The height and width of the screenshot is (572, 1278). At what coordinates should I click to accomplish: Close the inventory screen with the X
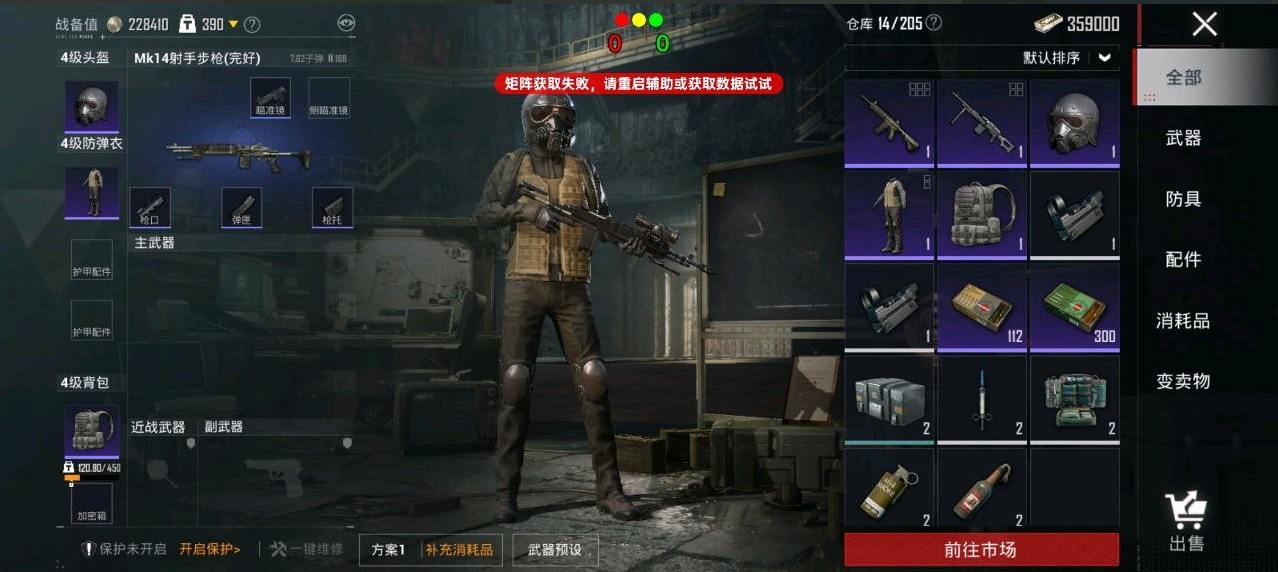coord(1204,25)
